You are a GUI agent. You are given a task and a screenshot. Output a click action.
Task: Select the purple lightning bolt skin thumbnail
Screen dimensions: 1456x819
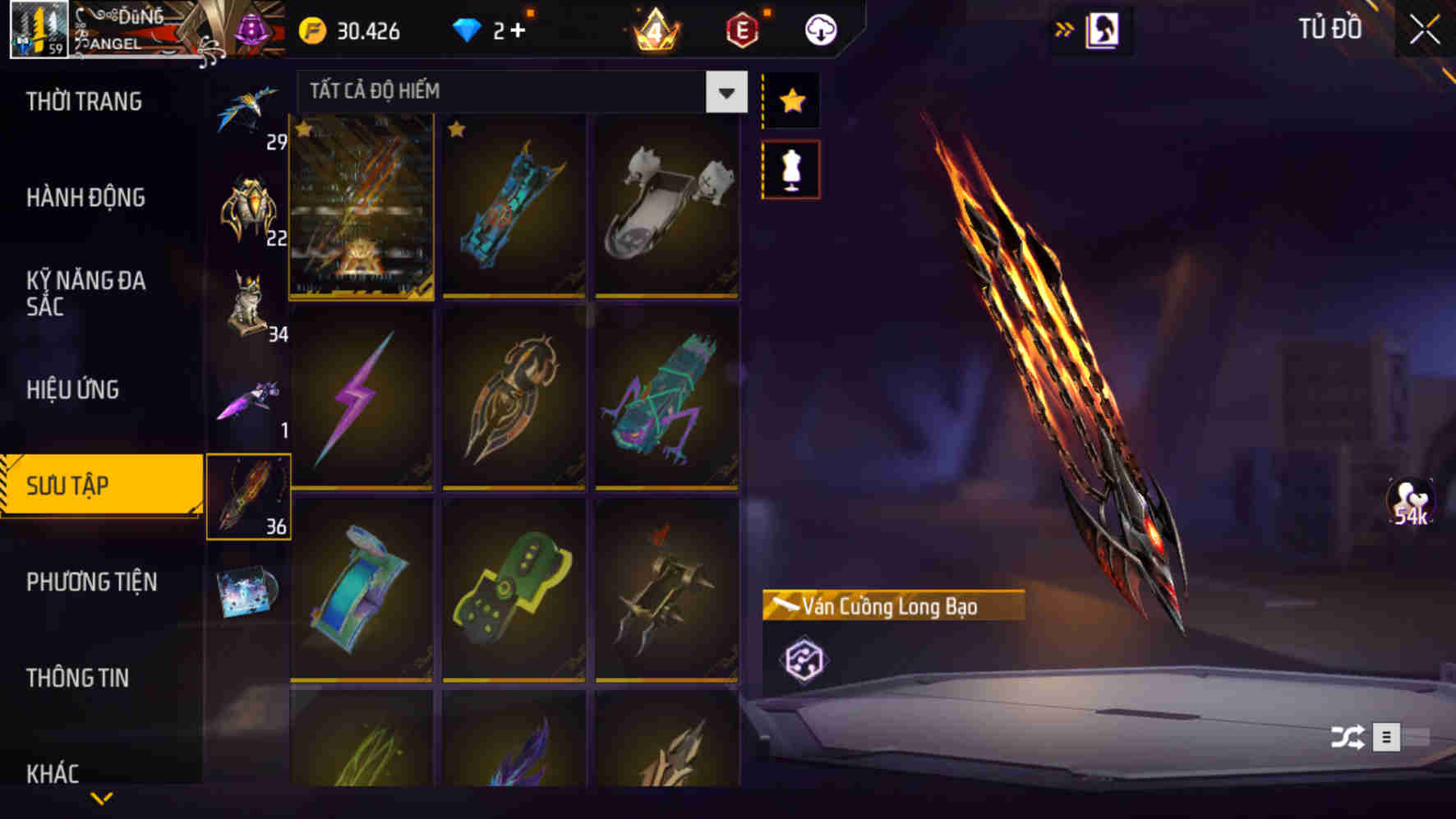point(362,399)
